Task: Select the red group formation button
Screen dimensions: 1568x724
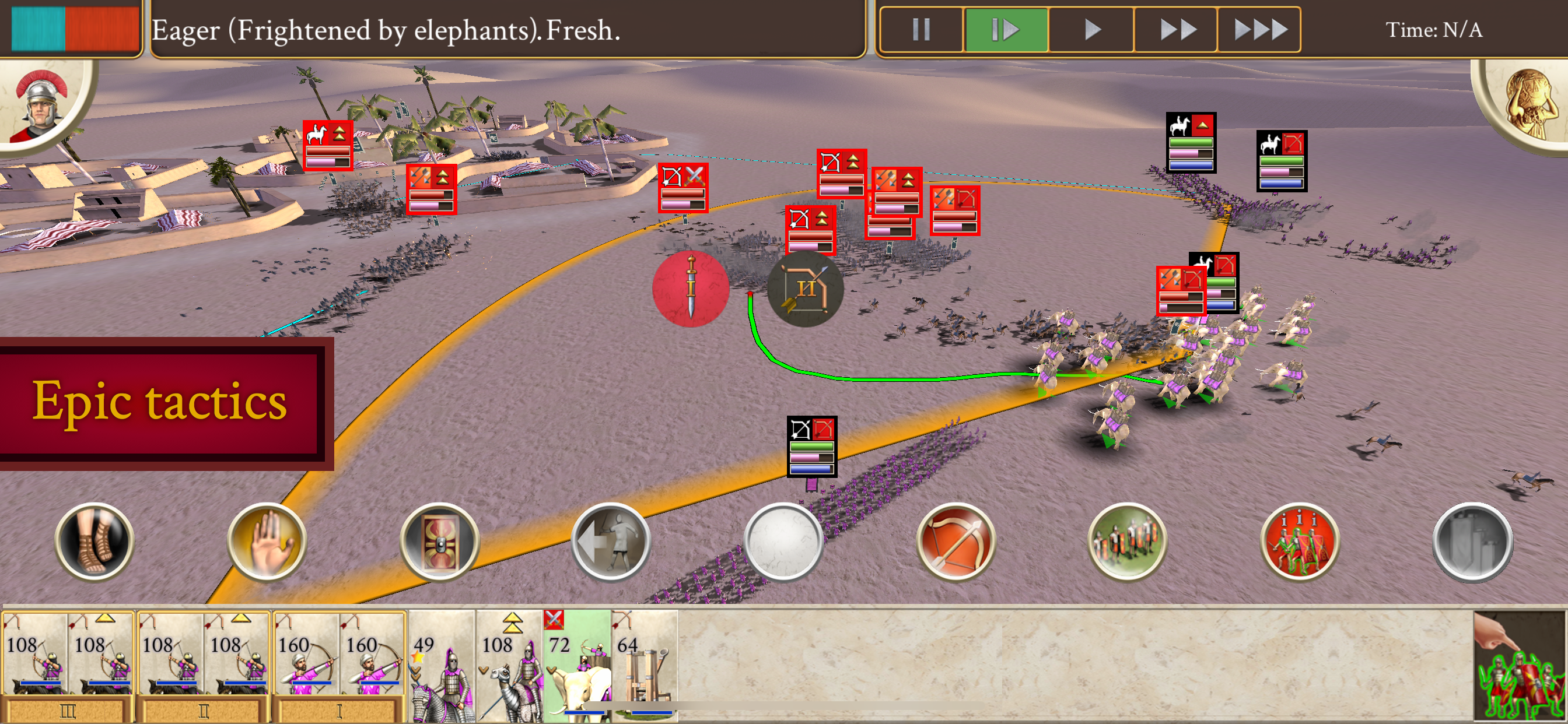Action: click(x=1300, y=540)
